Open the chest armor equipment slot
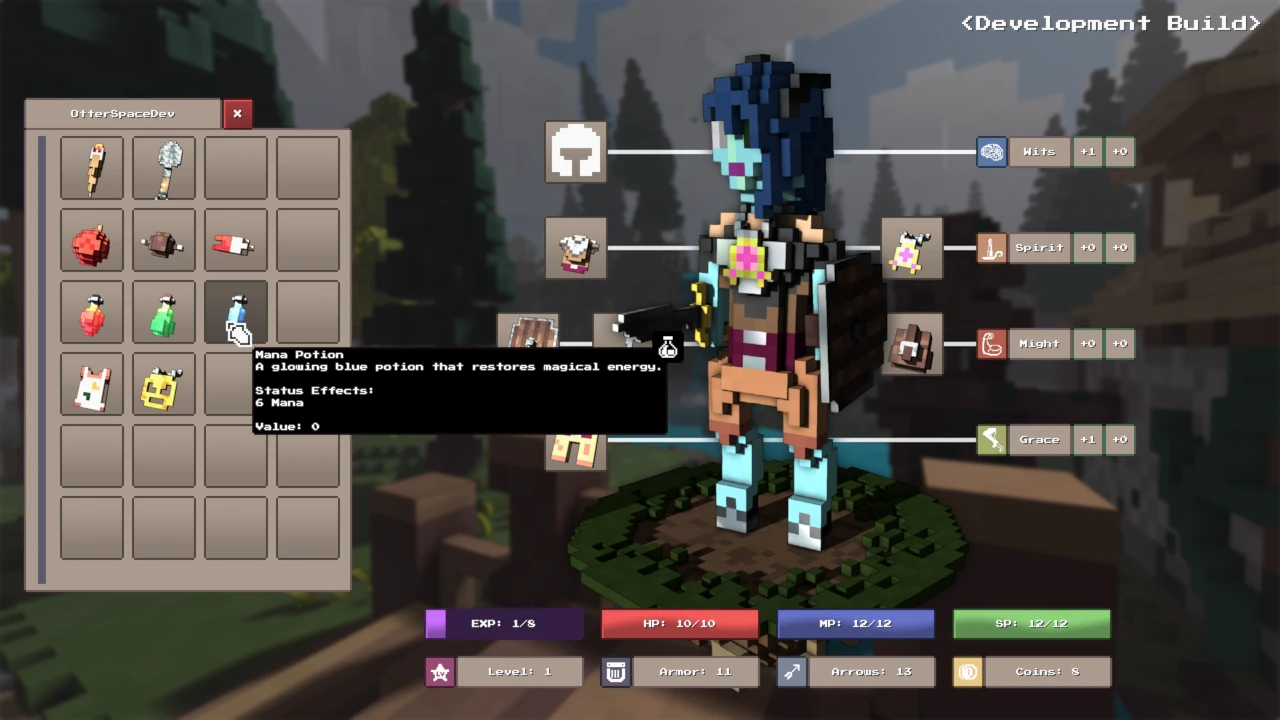The width and height of the screenshot is (1280, 720). coord(576,247)
